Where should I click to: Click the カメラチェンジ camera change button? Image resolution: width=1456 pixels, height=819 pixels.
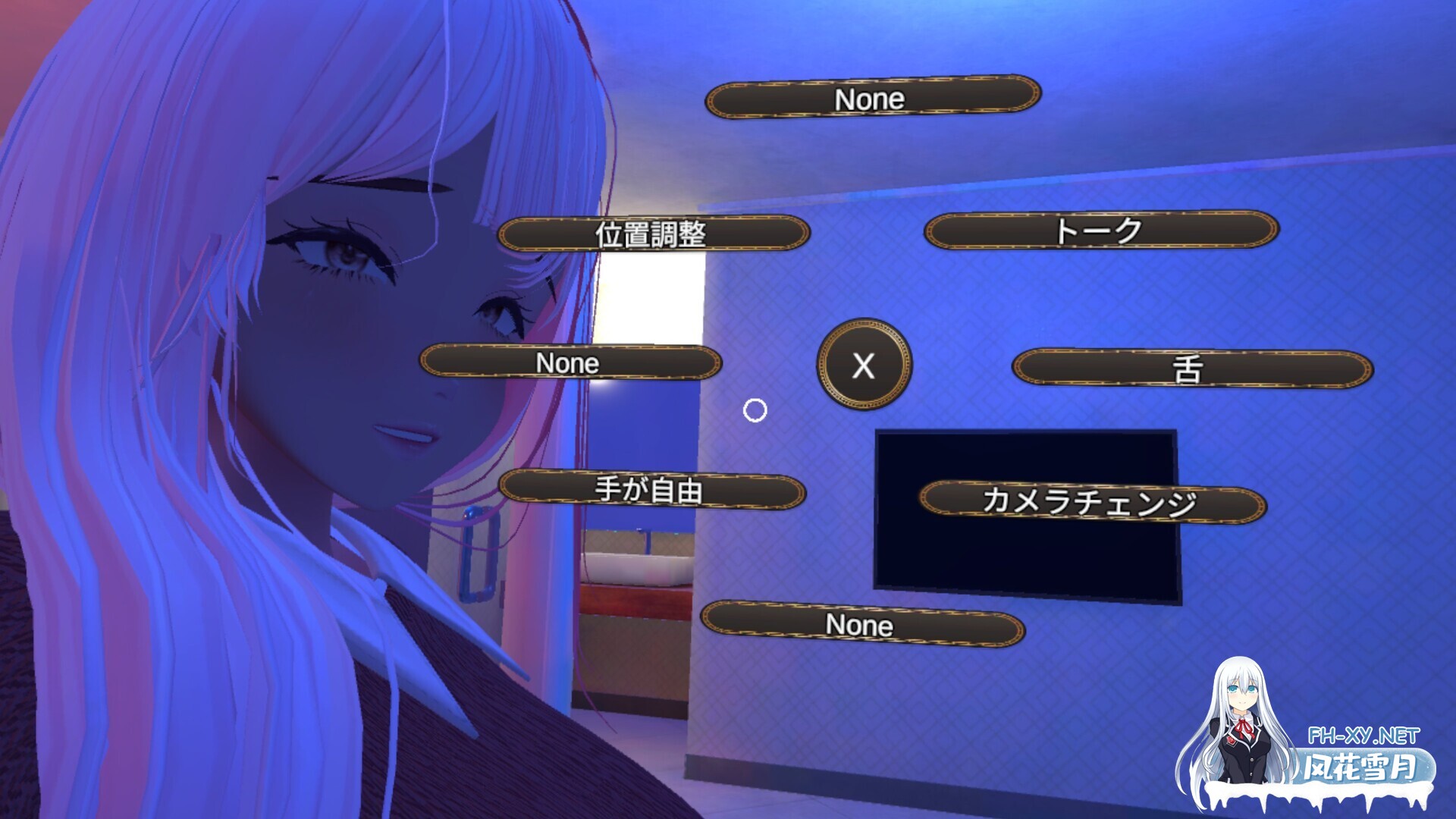pyautogui.click(x=1092, y=502)
